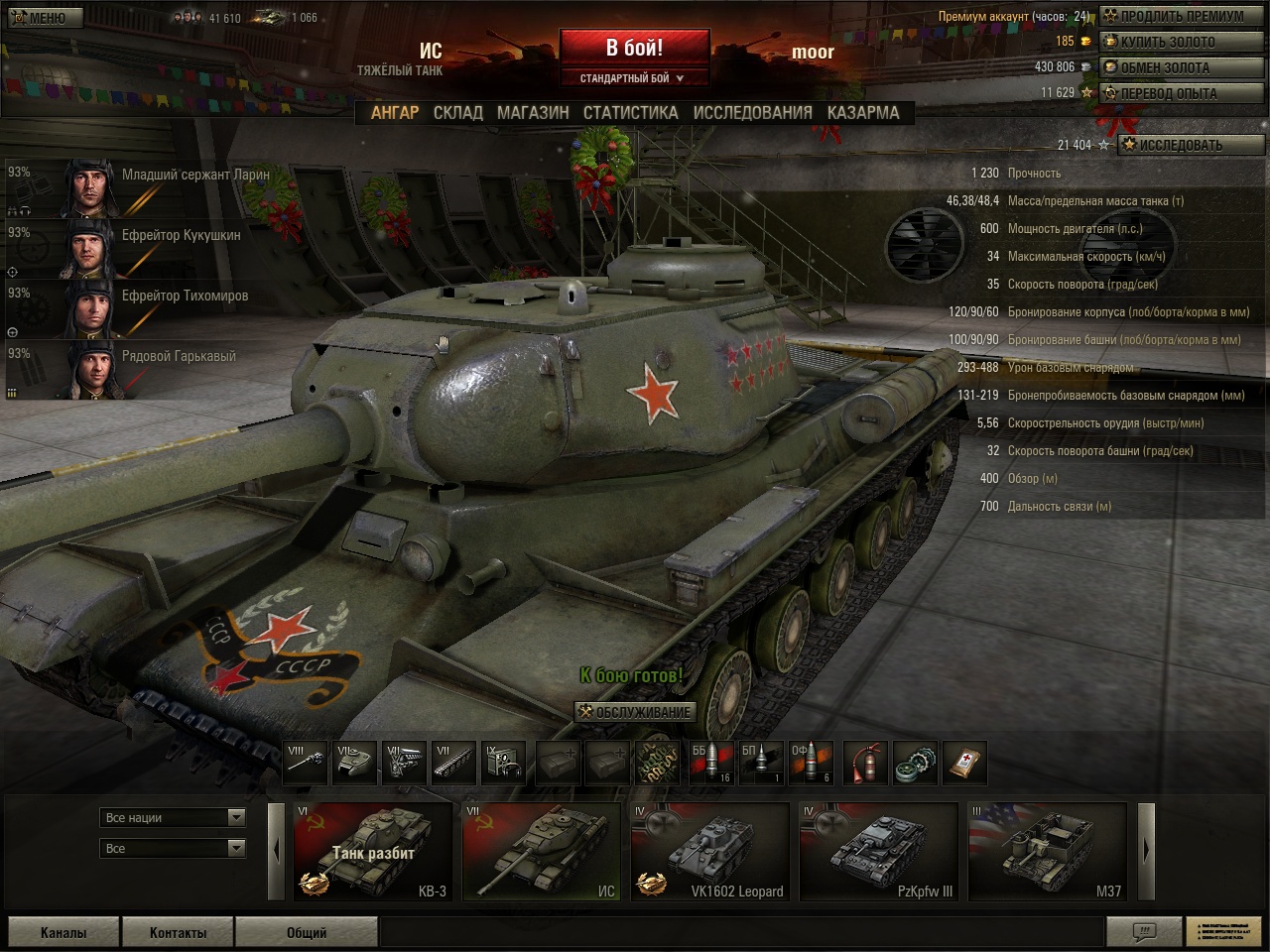Click КУПИТЬ ЗОЛОТО button
Screen dimensions: 1270x952
tap(1181, 42)
